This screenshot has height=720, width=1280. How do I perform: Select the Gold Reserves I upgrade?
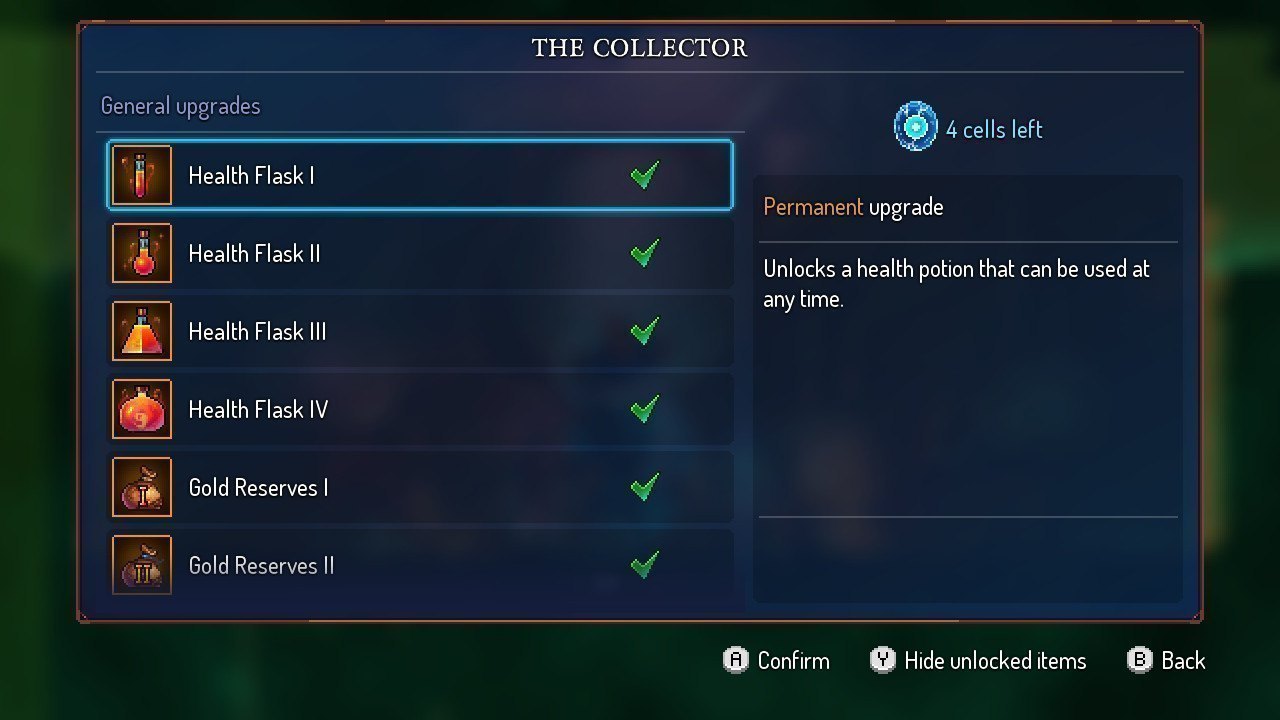tap(420, 488)
